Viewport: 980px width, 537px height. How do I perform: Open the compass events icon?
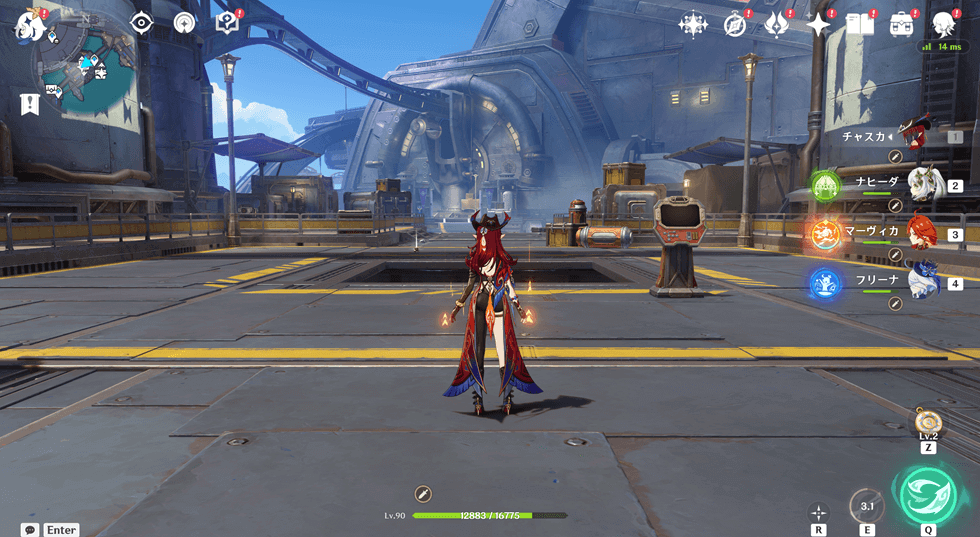[735, 25]
